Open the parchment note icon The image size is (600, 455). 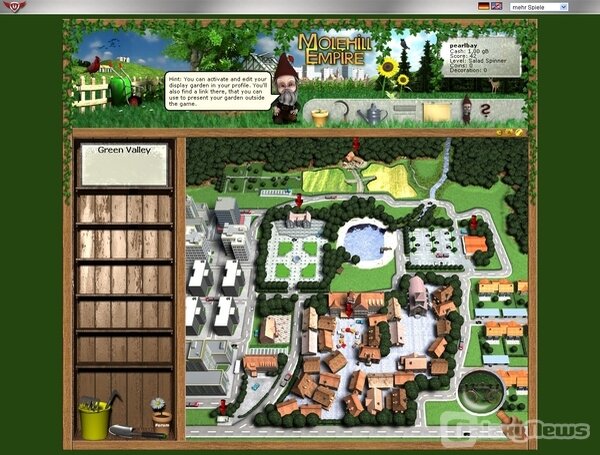click(x=435, y=112)
